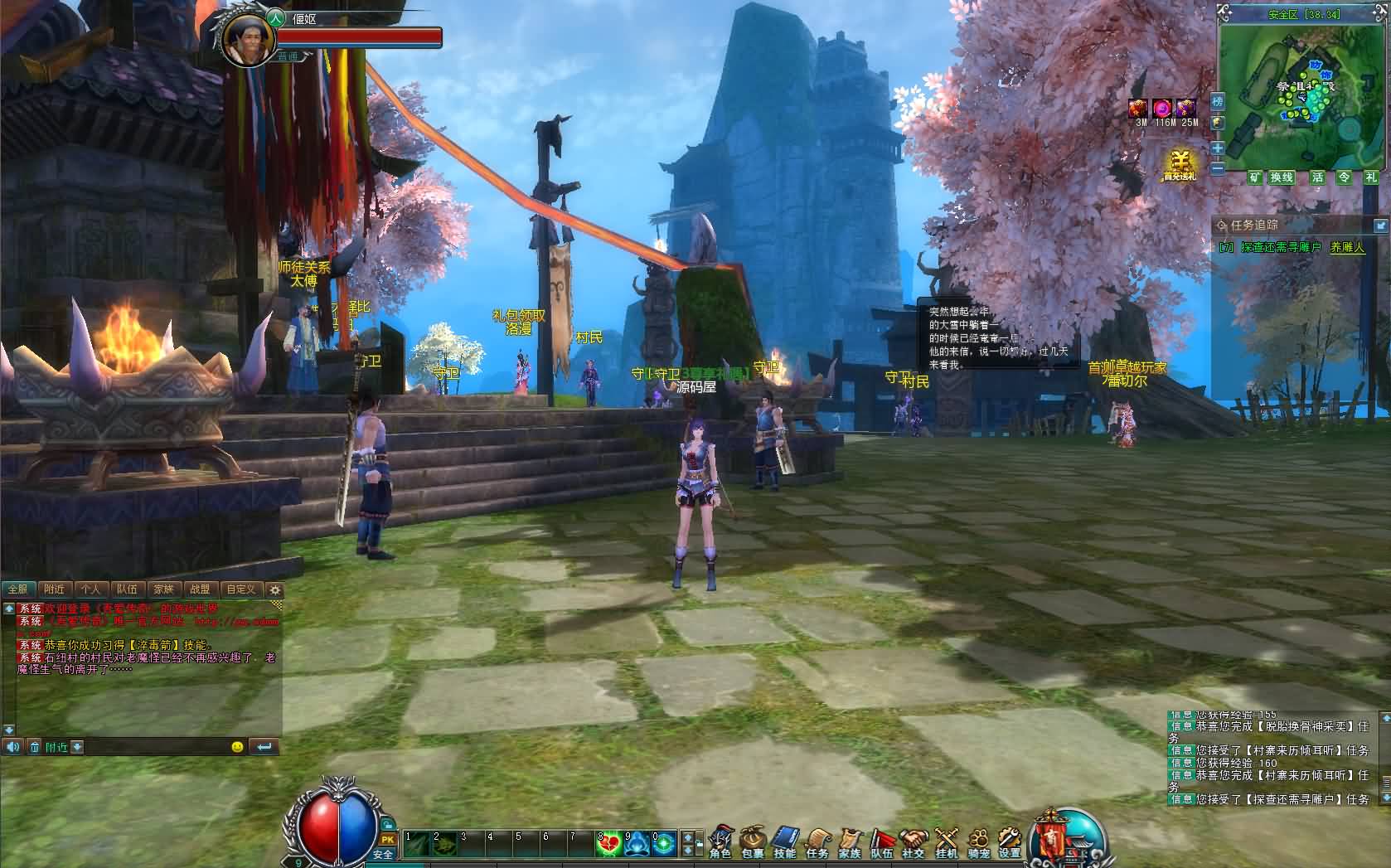Image resolution: width=1391 pixels, height=868 pixels.
Task: Open the 社交 social handshake icon
Action: pyautogui.click(x=914, y=841)
